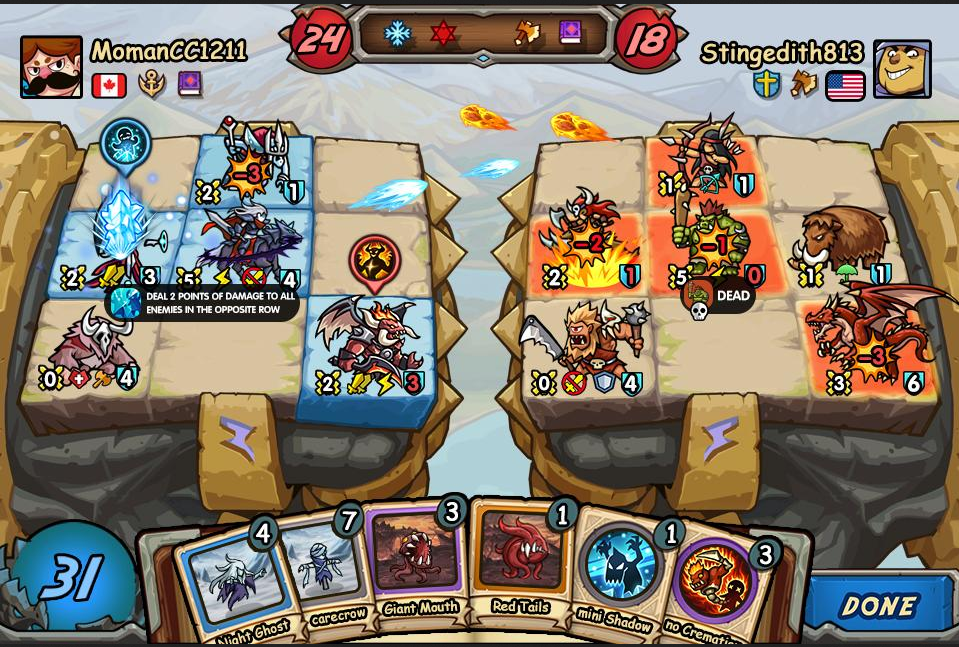
Task: Click the snowflake faction icon
Action: click(398, 34)
